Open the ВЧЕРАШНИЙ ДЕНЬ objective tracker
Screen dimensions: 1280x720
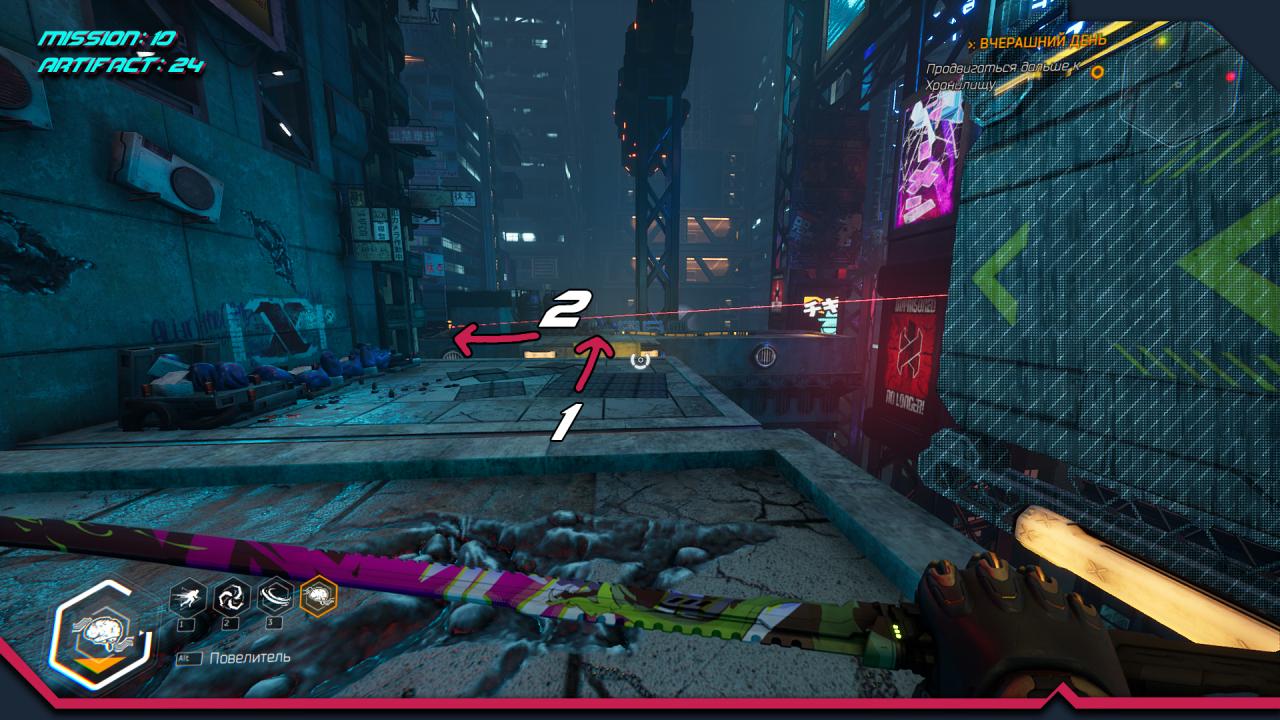click(x=1042, y=42)
